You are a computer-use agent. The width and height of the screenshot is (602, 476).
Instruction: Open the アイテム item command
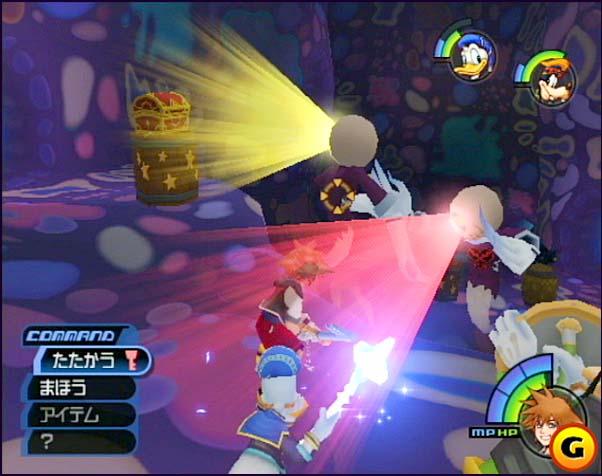click(x=70, y=414)
